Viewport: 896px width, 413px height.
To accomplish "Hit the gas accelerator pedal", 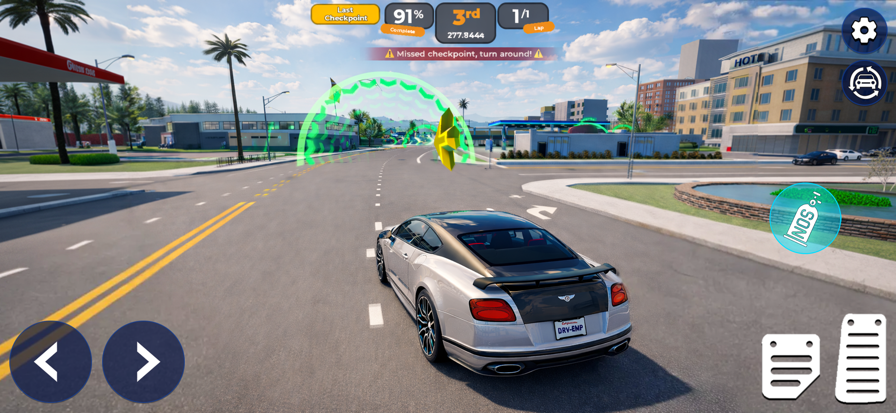I will (x=860, y=358).
